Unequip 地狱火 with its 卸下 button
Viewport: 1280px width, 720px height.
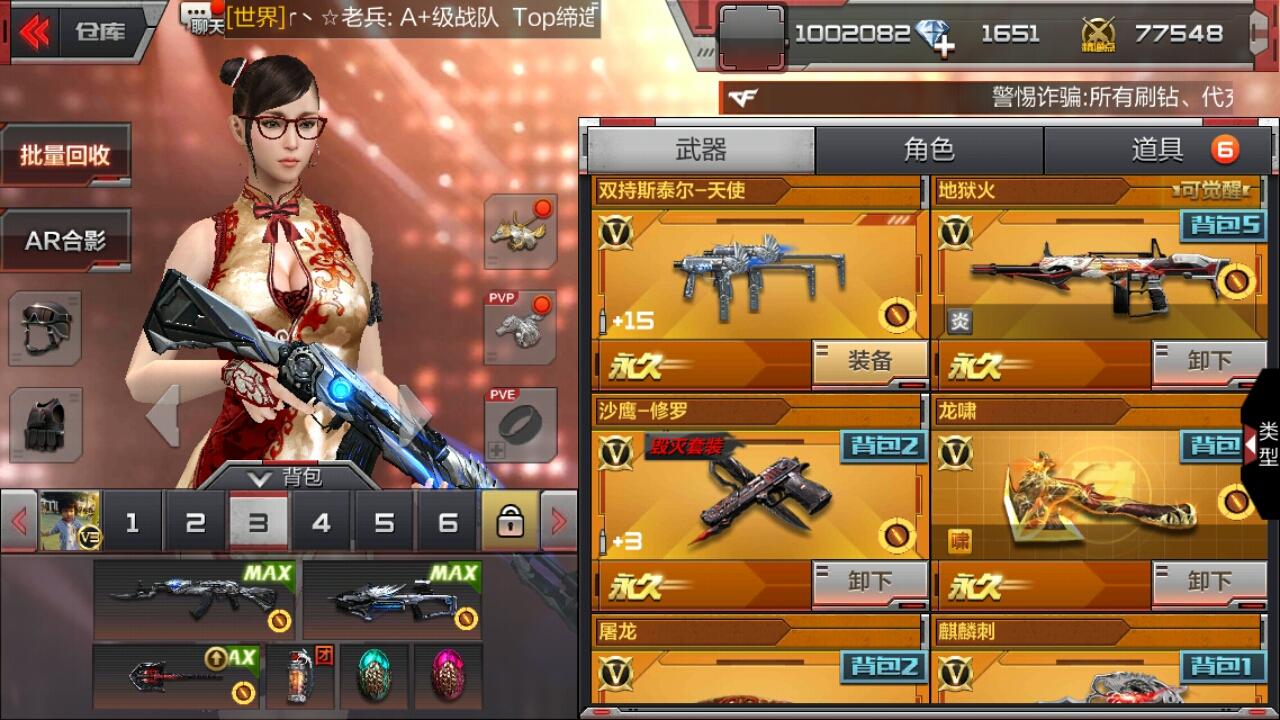1208,362
